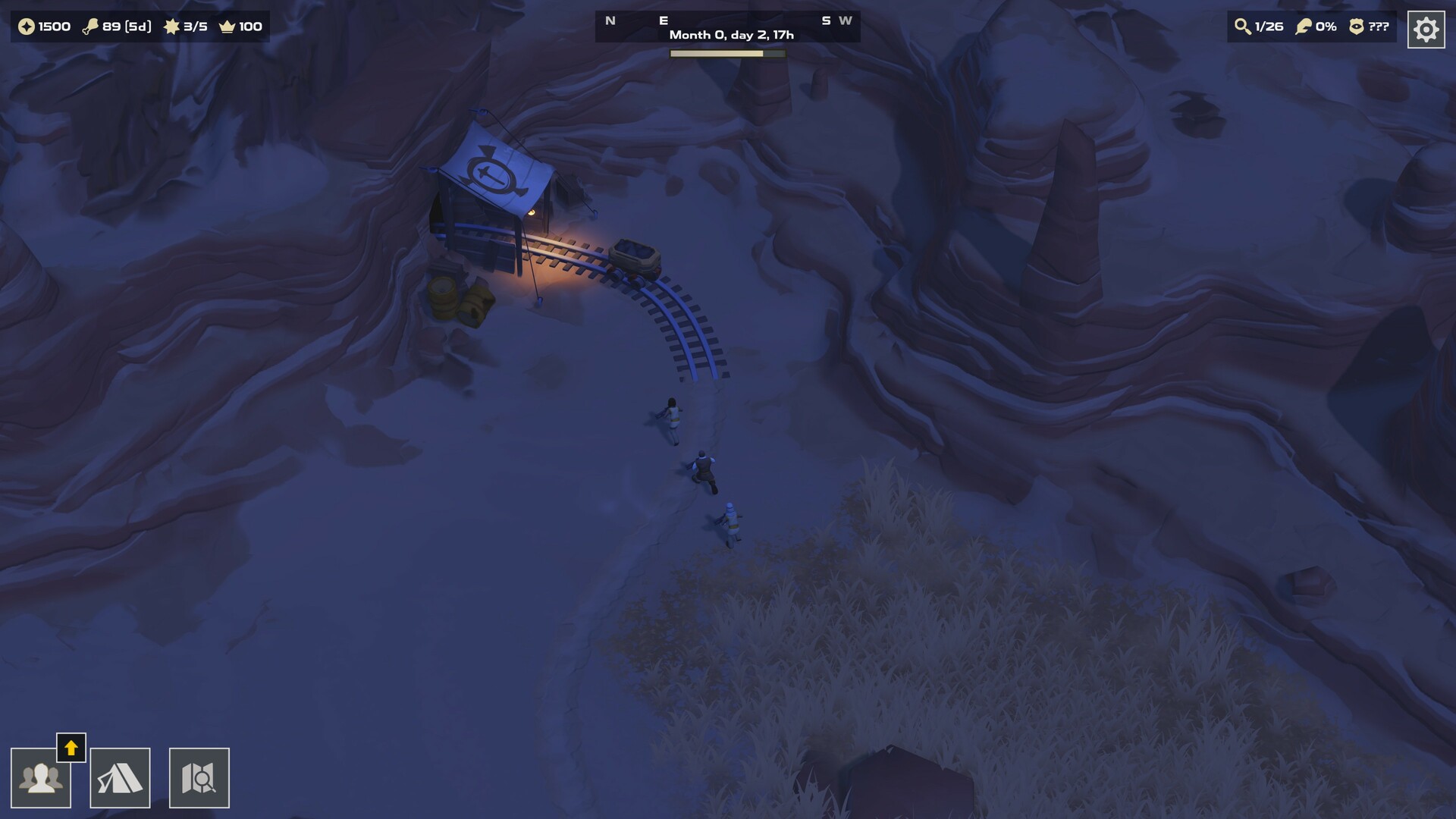Click the crown icon showing 100

pyautogui.click(x=228, y=27)
